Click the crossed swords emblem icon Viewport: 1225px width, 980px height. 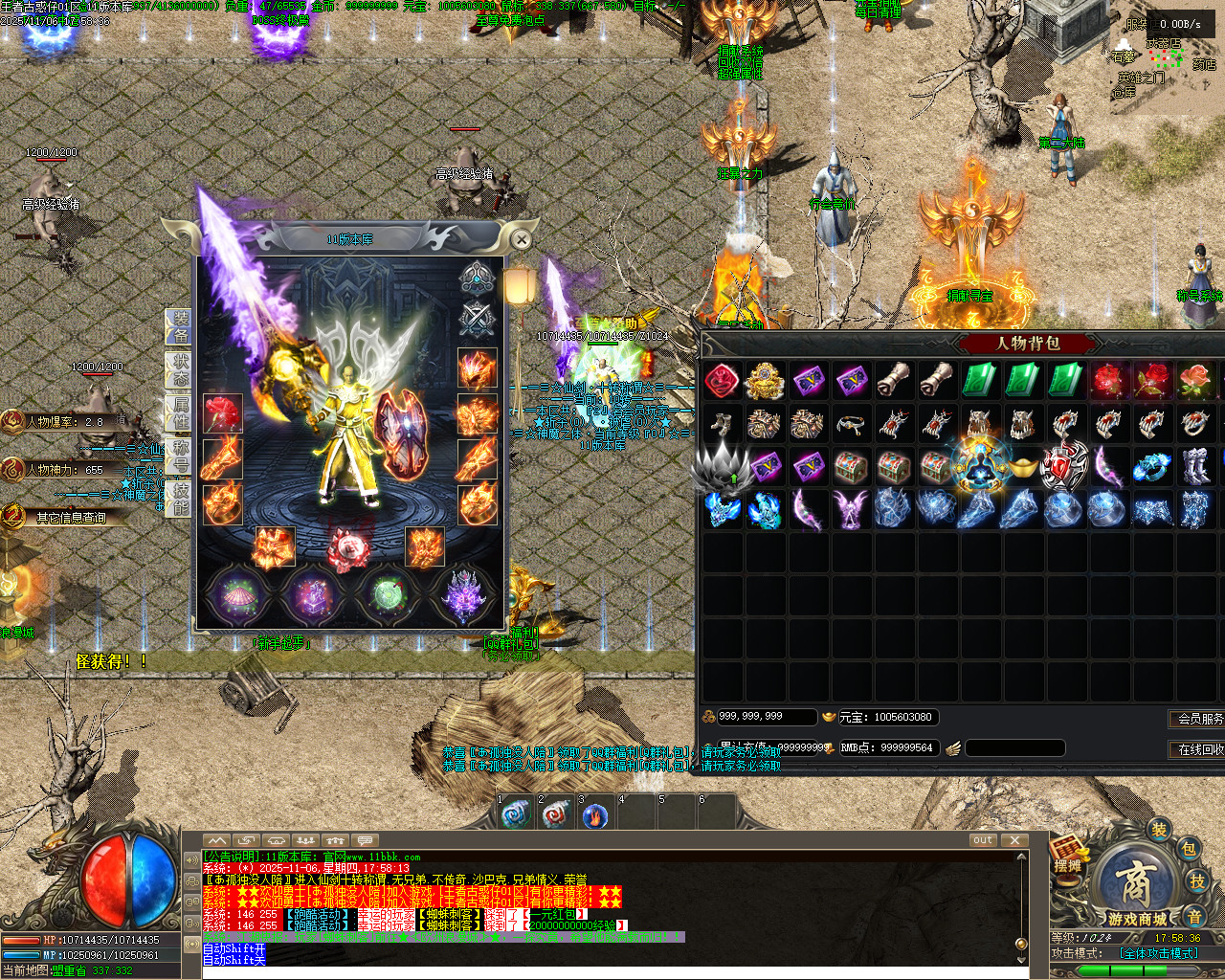476,319
